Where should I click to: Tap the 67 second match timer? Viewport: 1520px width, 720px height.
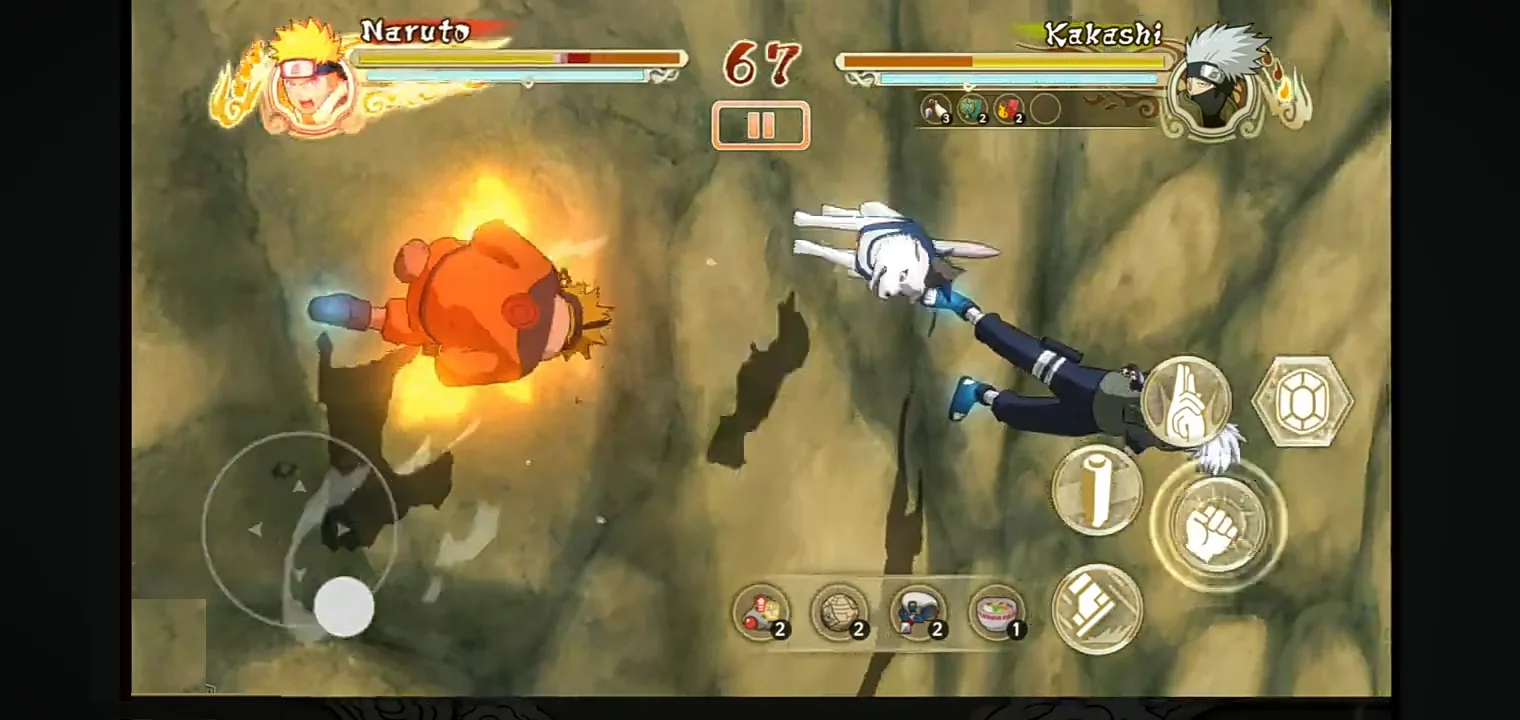pos(760,62)
